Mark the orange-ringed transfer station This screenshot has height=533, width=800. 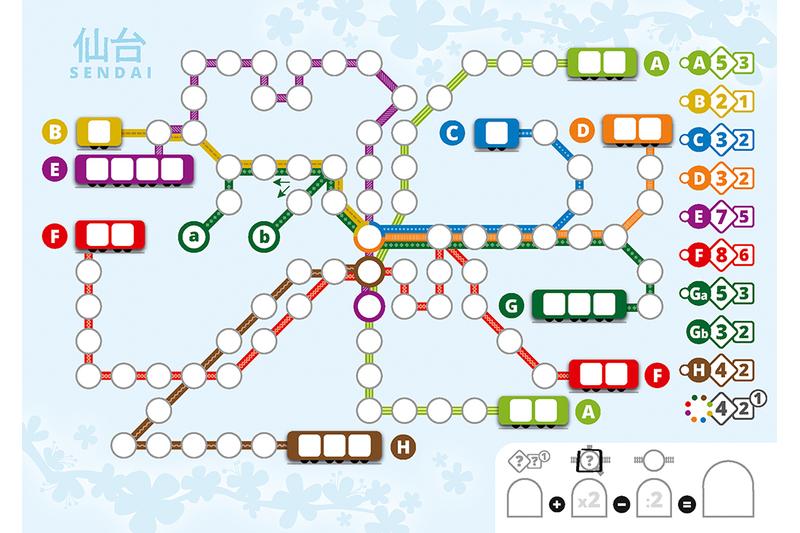[368, 237]
